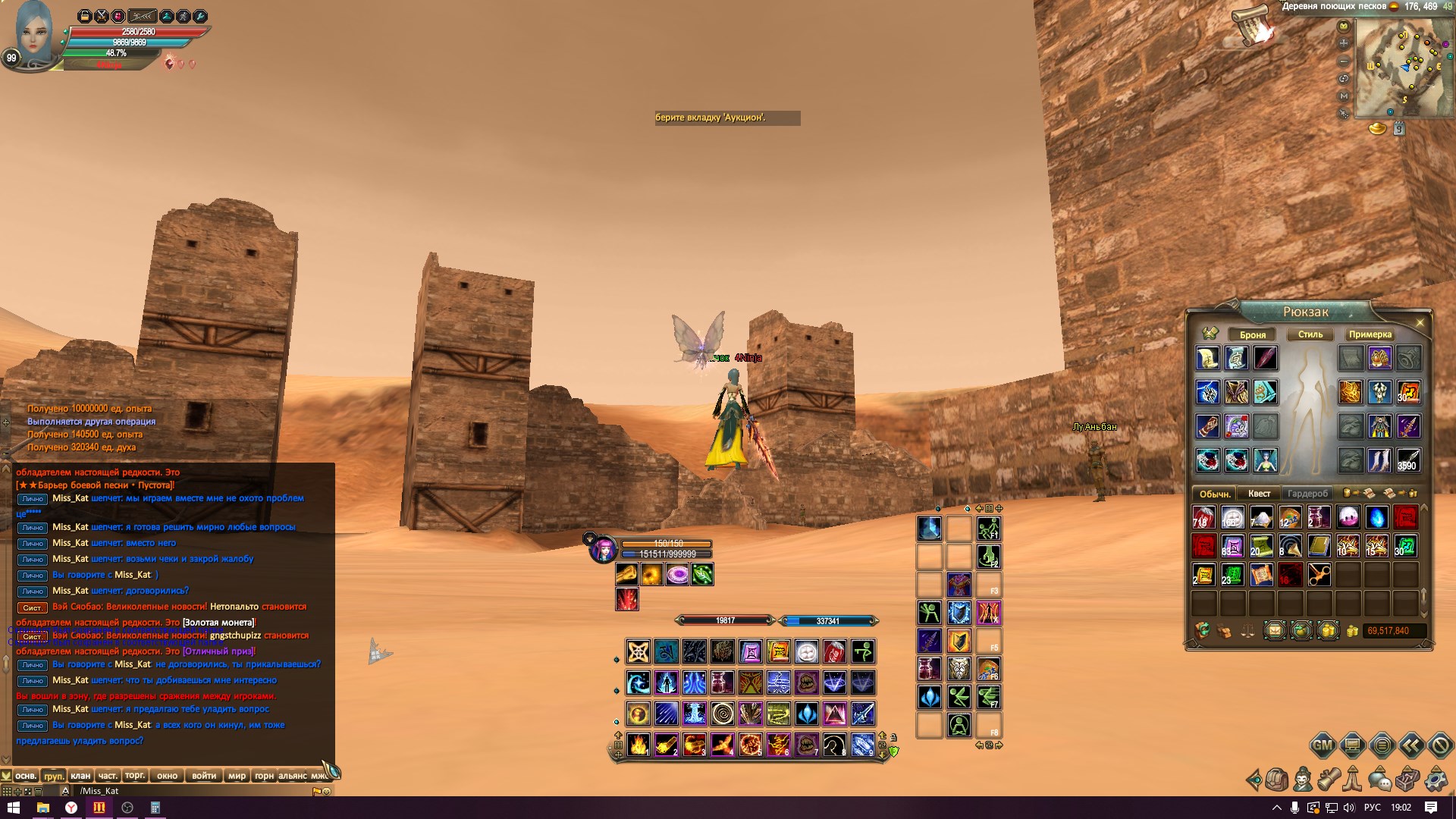Viewport: 1456px width, 819px height.
Task: Select the blue flame item in the backpack
Action: click(1376, 517)
